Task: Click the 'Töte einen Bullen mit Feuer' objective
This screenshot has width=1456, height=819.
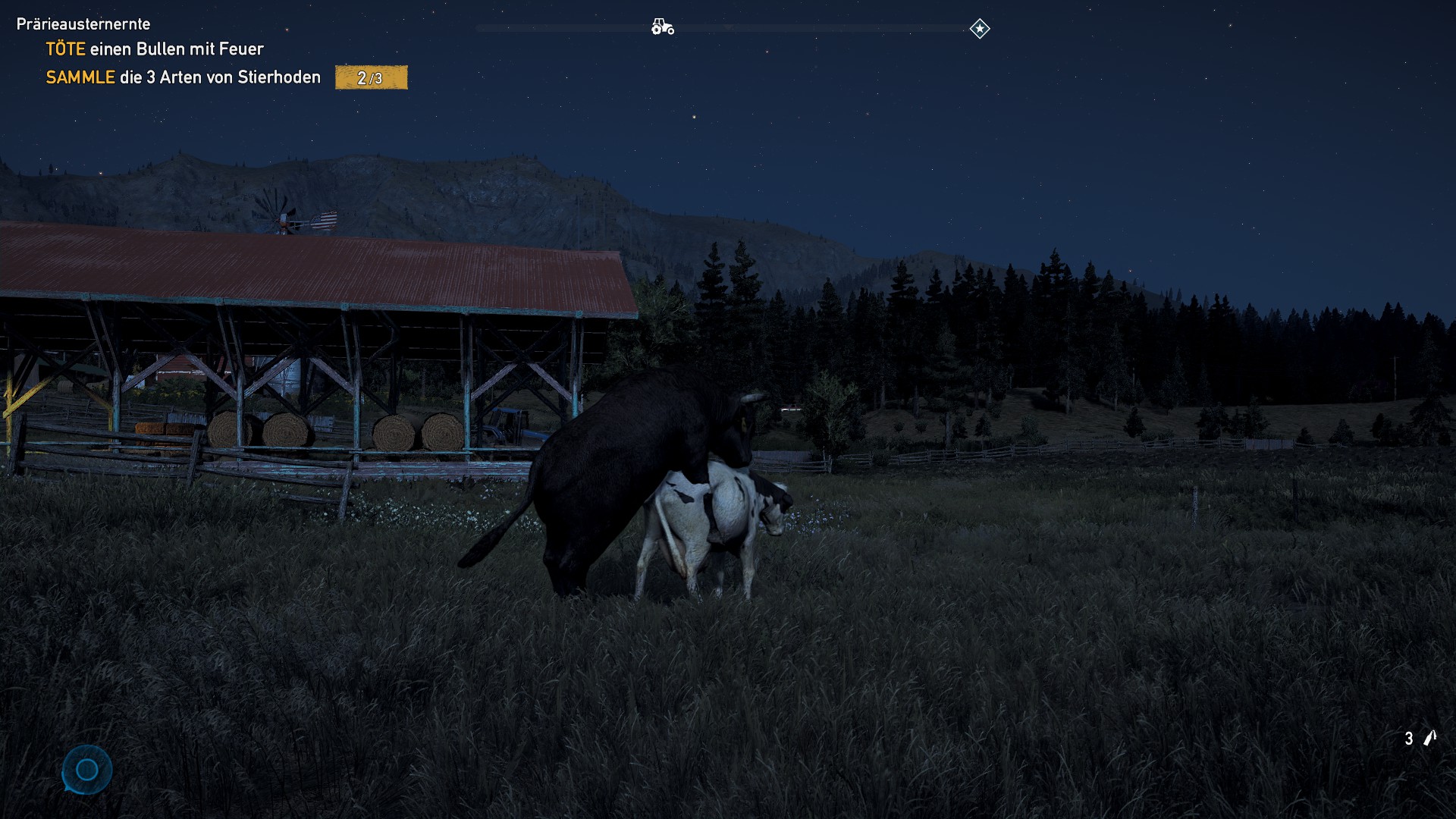Action: (155, 49)
